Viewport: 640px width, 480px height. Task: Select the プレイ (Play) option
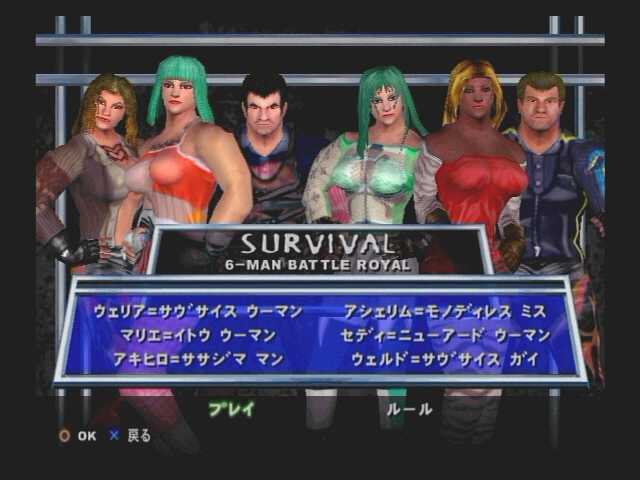click(x=232, y=408)
